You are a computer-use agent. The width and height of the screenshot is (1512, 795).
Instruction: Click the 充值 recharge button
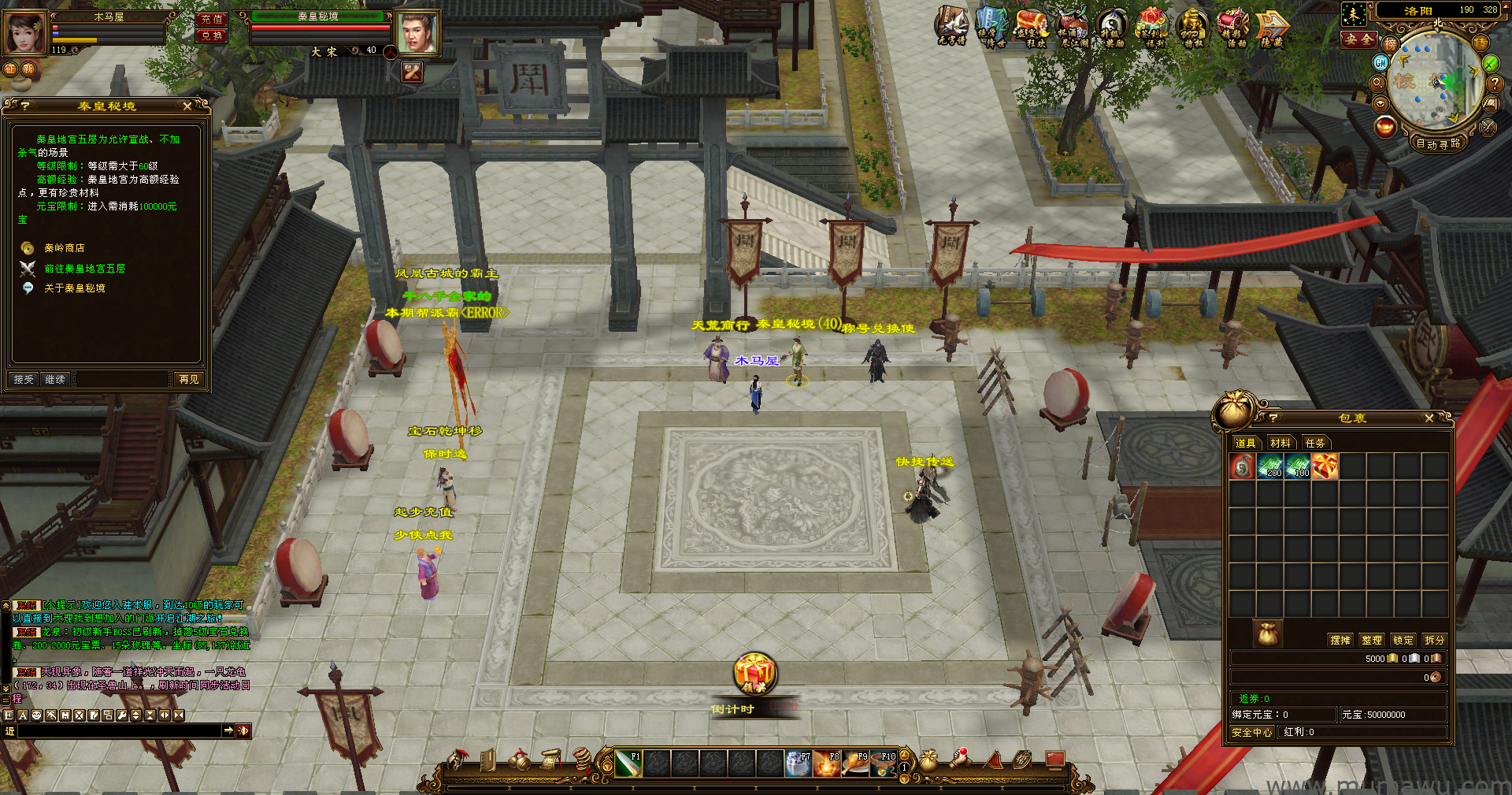coord(212,19)
